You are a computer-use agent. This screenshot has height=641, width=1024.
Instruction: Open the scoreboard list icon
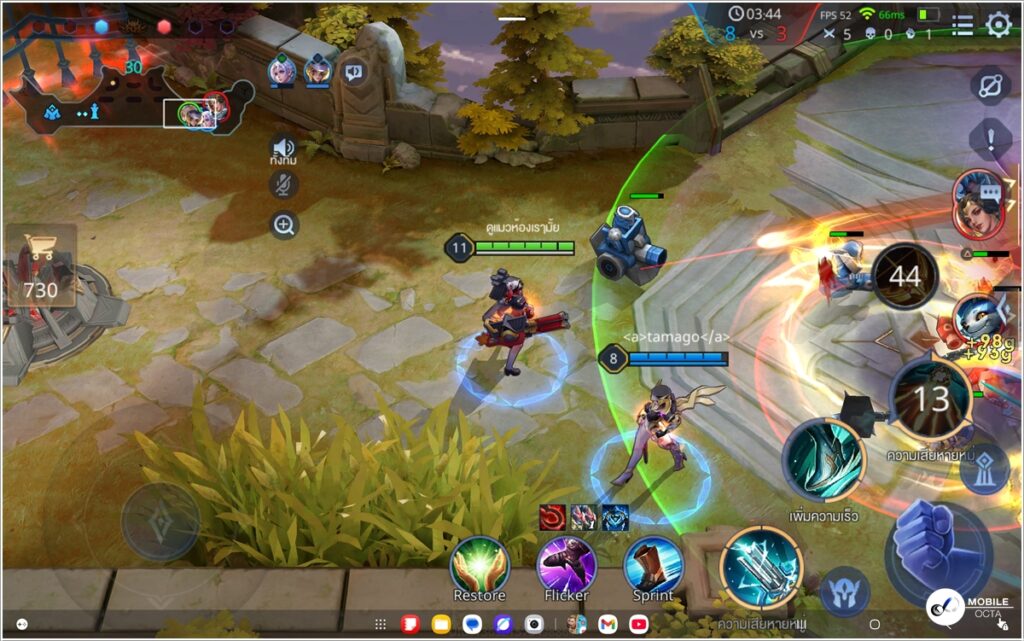point(962,25)
